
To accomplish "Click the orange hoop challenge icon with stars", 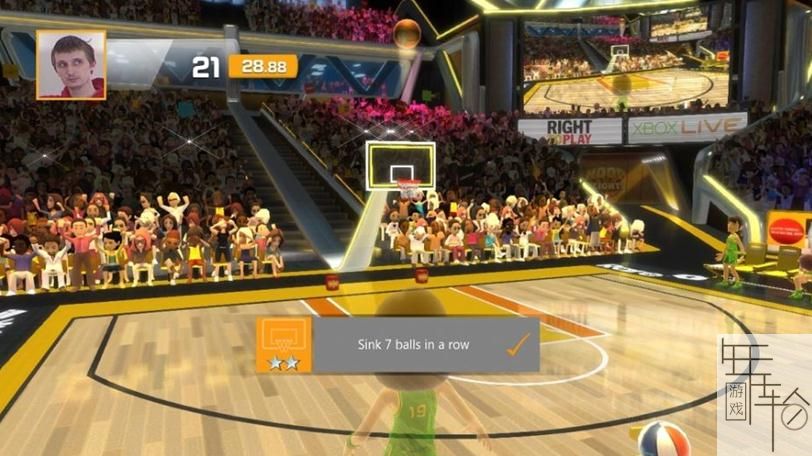I will click(283, 345).
